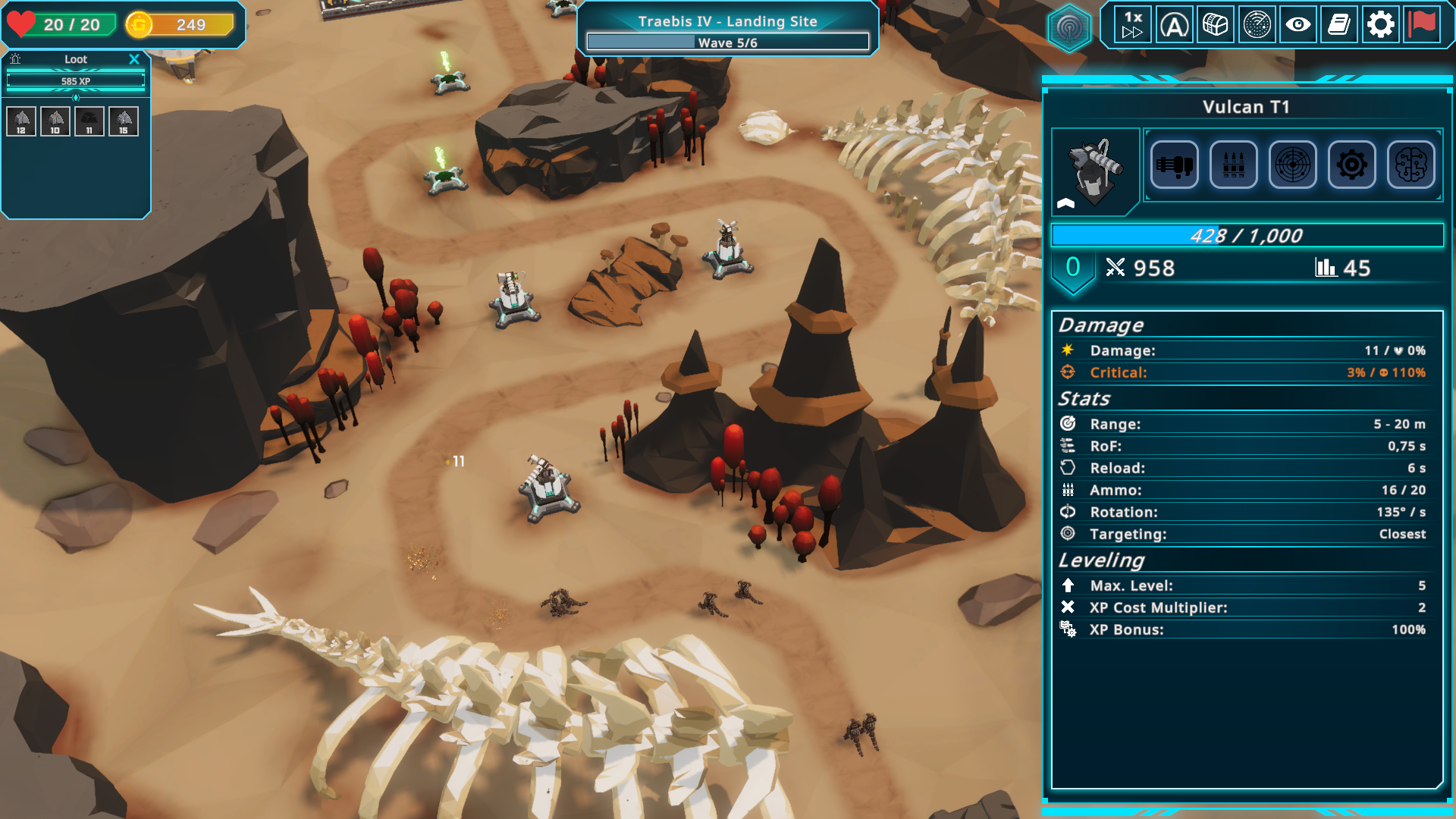
Task: Select the minigun weapon upgrade icon
Action: 1174,165
